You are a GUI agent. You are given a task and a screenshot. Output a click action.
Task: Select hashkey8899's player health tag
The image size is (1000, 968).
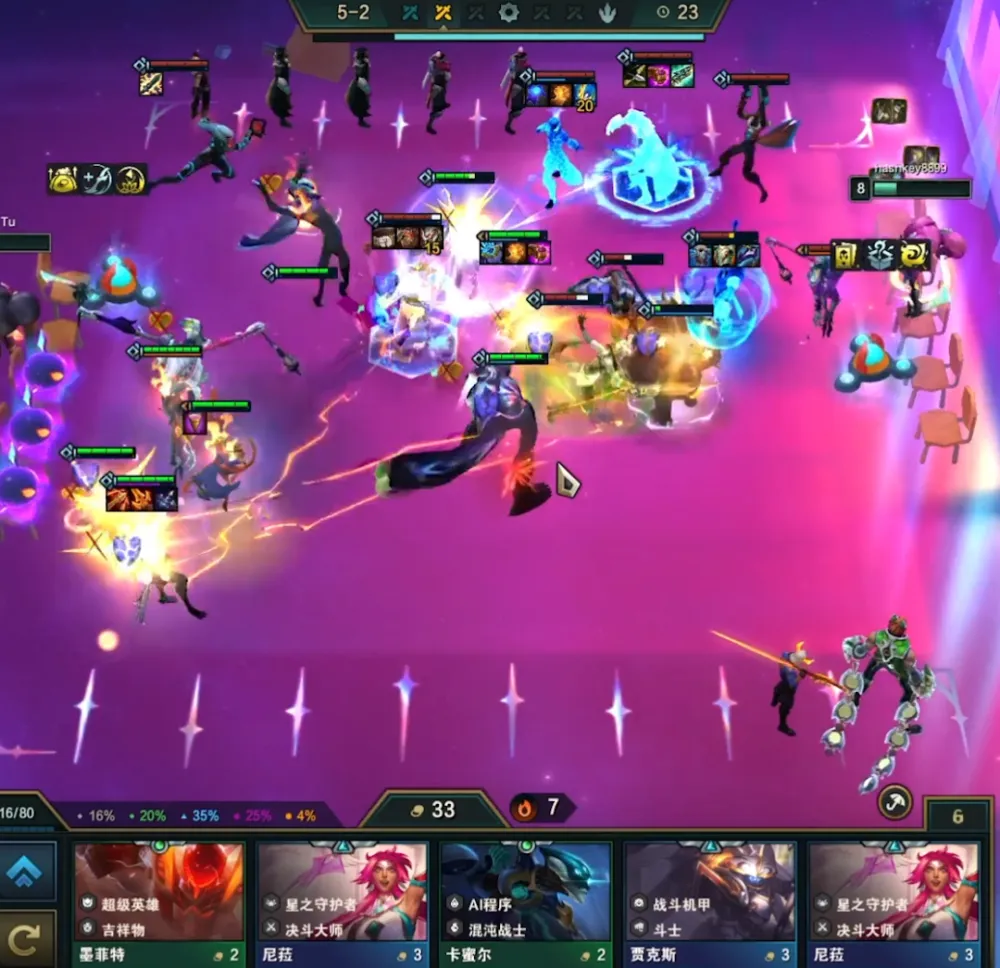(912, 188)
